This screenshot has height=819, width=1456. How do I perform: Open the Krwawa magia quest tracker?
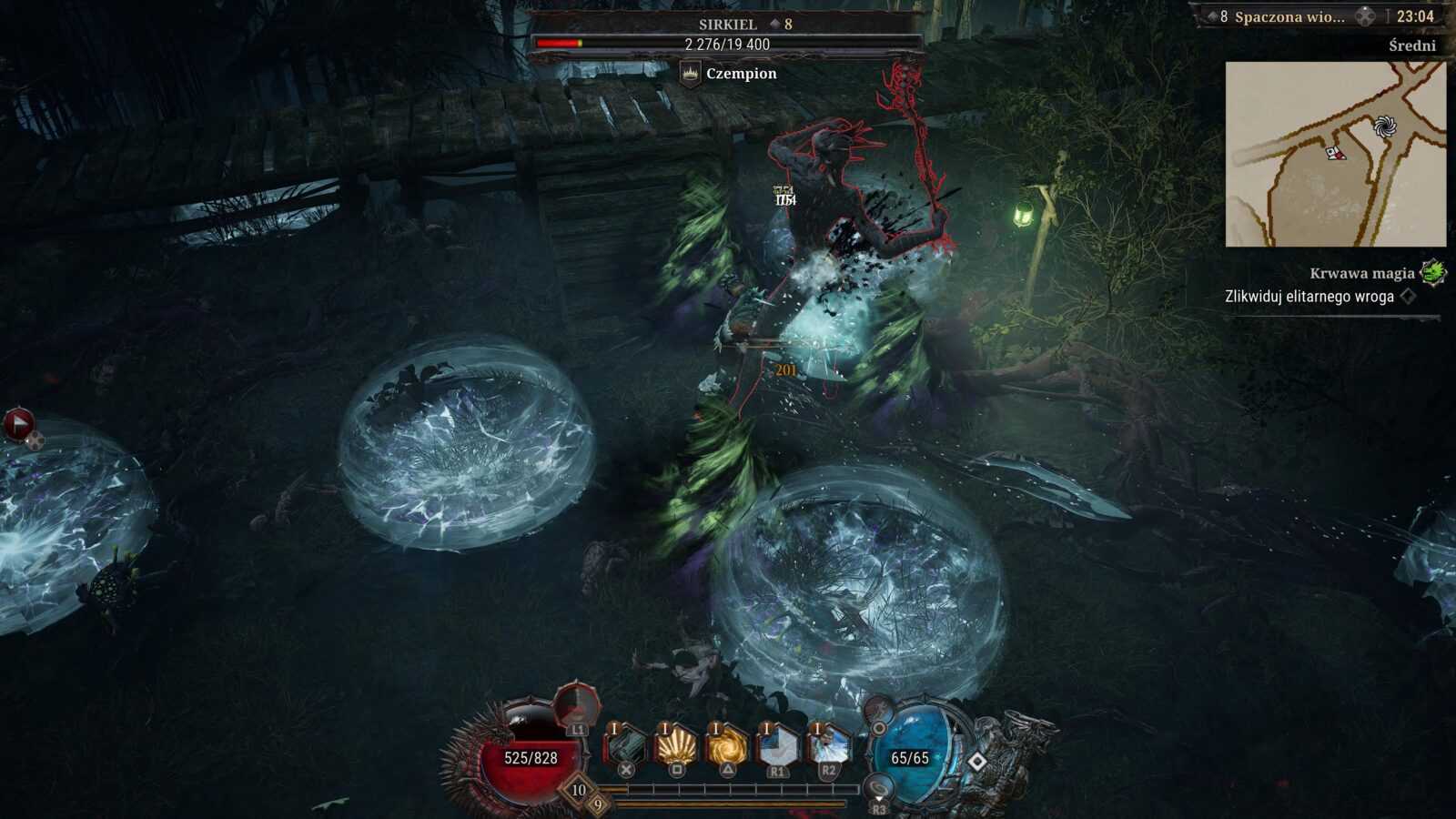[x=1361, y=273]
